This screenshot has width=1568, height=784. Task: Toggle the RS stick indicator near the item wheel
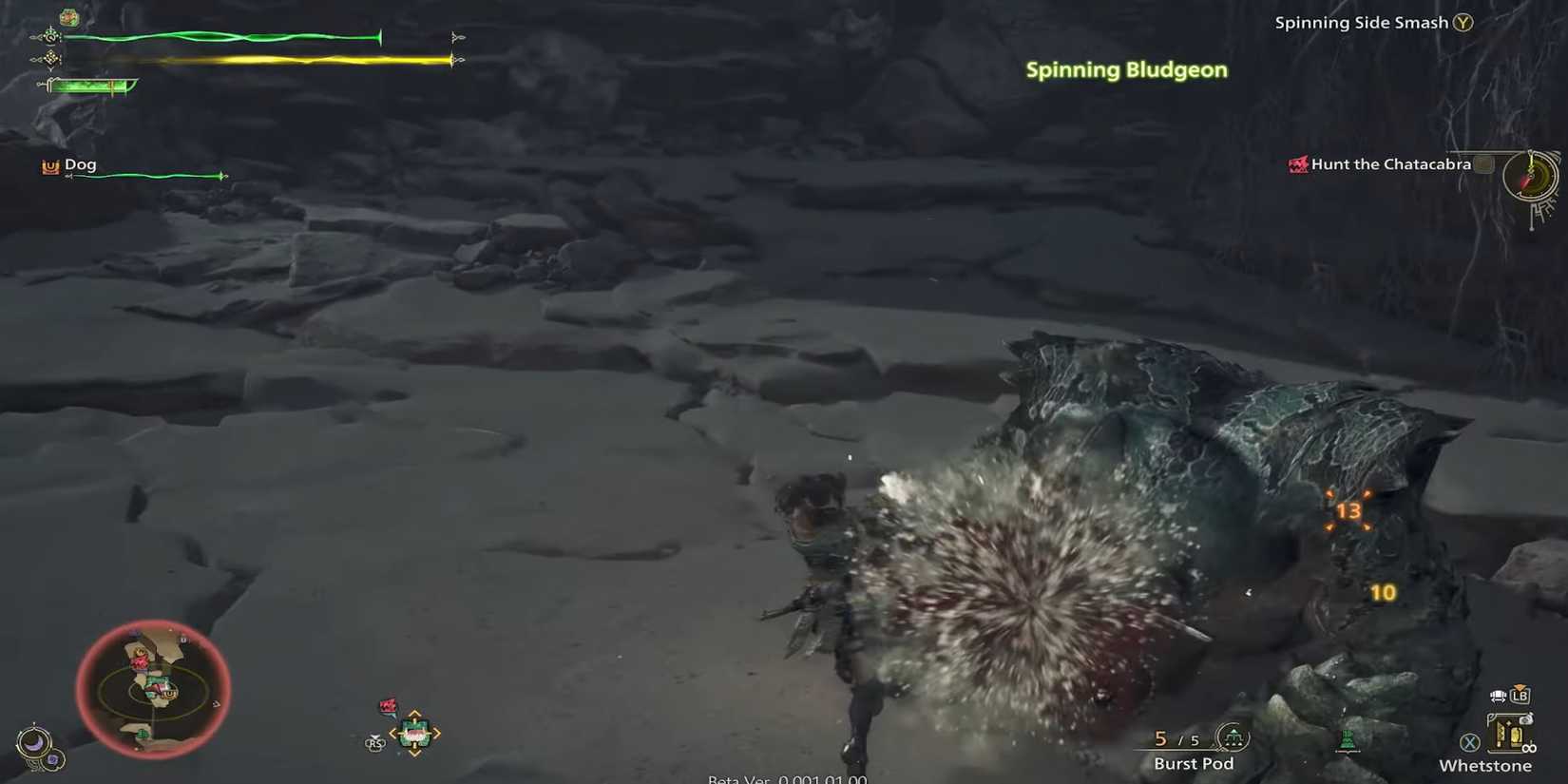coord(374,743)
